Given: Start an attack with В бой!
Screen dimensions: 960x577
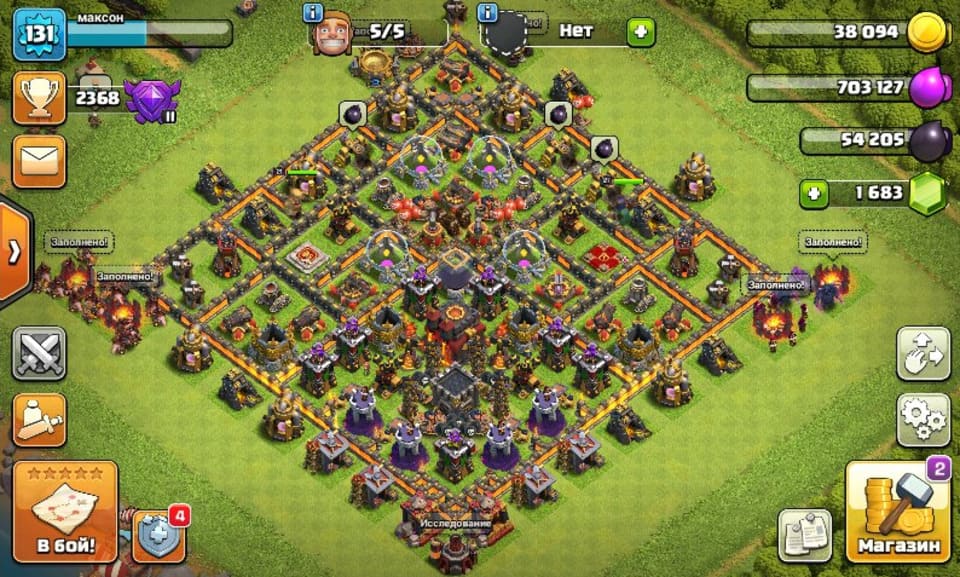Looking at the screenshot, I should click(x=66, y=511).
